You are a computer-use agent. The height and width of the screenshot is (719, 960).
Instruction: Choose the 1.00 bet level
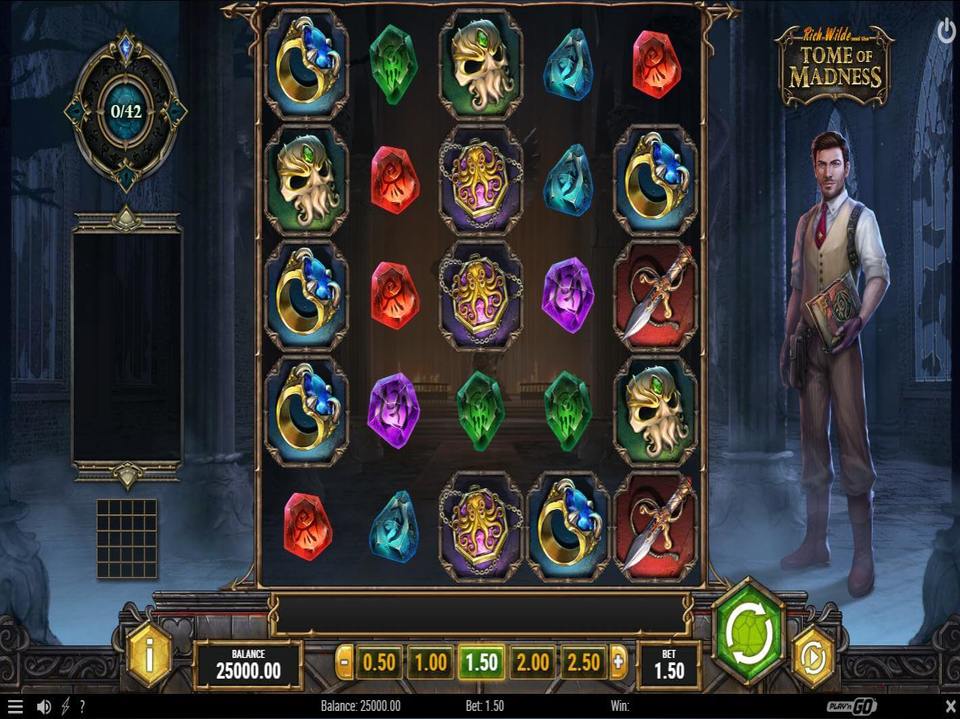[430, 662]
